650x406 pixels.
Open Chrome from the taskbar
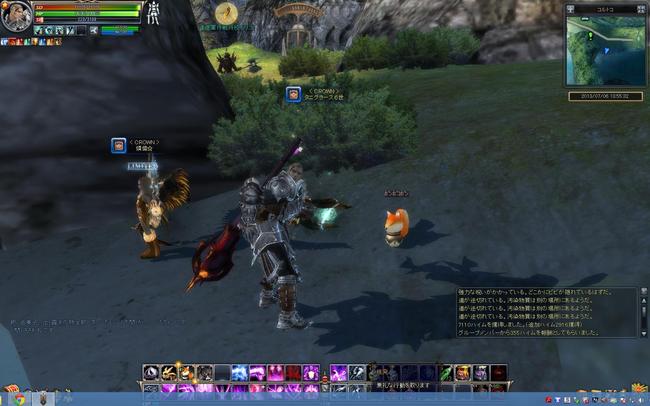point(20,398)
